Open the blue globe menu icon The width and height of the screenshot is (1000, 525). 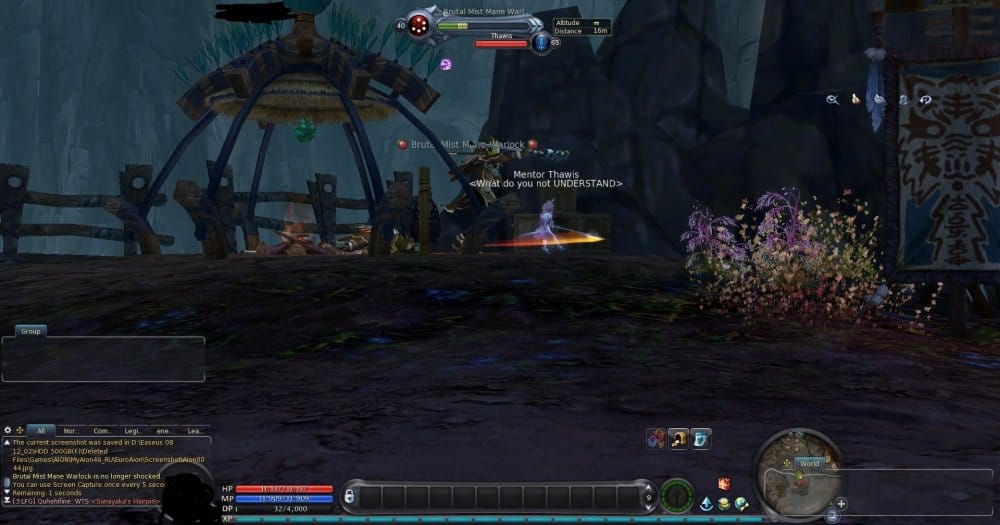(x=741, y=503)
